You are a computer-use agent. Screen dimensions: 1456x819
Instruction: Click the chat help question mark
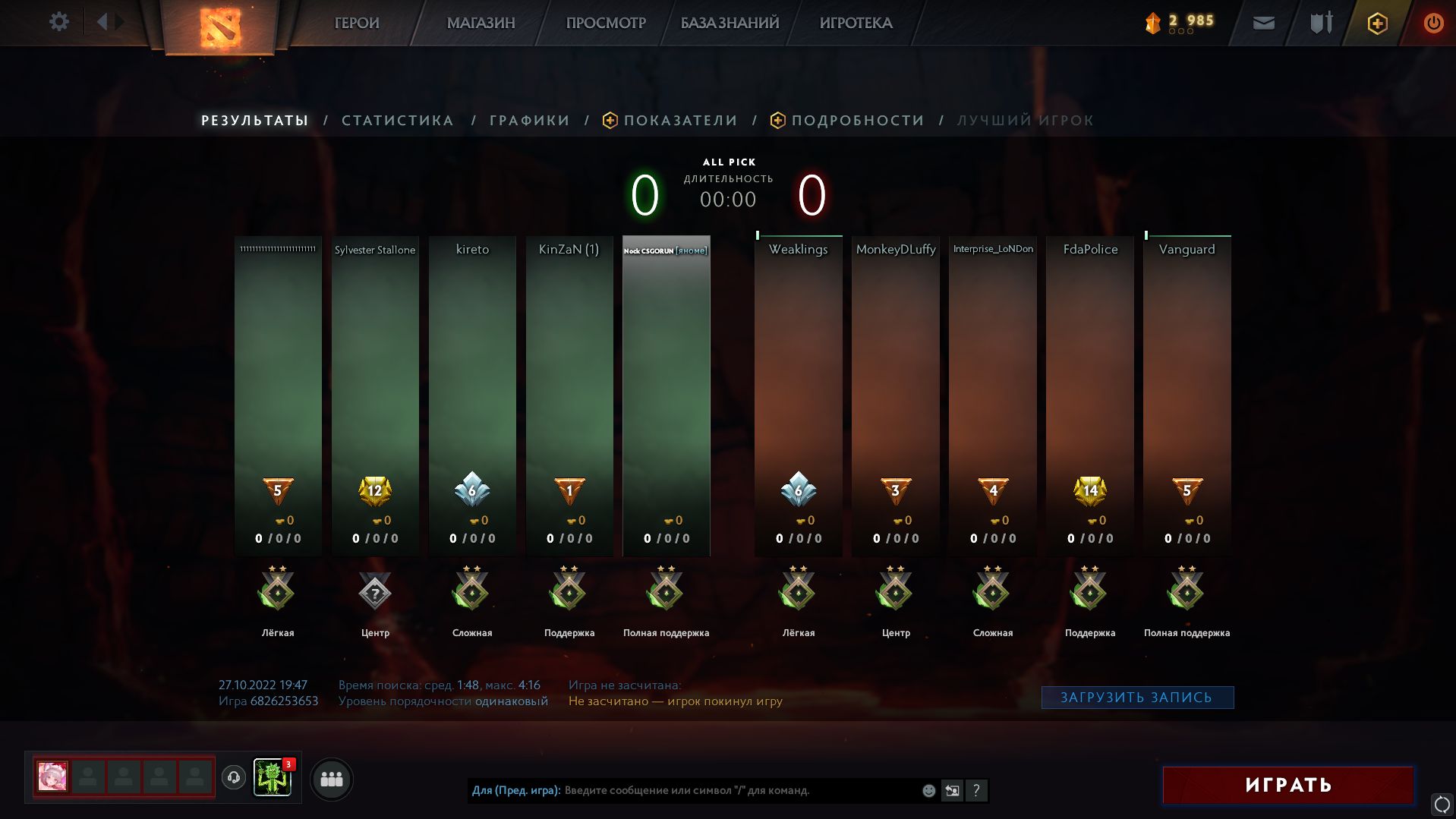pyautogui.click(x=976, y=790)
